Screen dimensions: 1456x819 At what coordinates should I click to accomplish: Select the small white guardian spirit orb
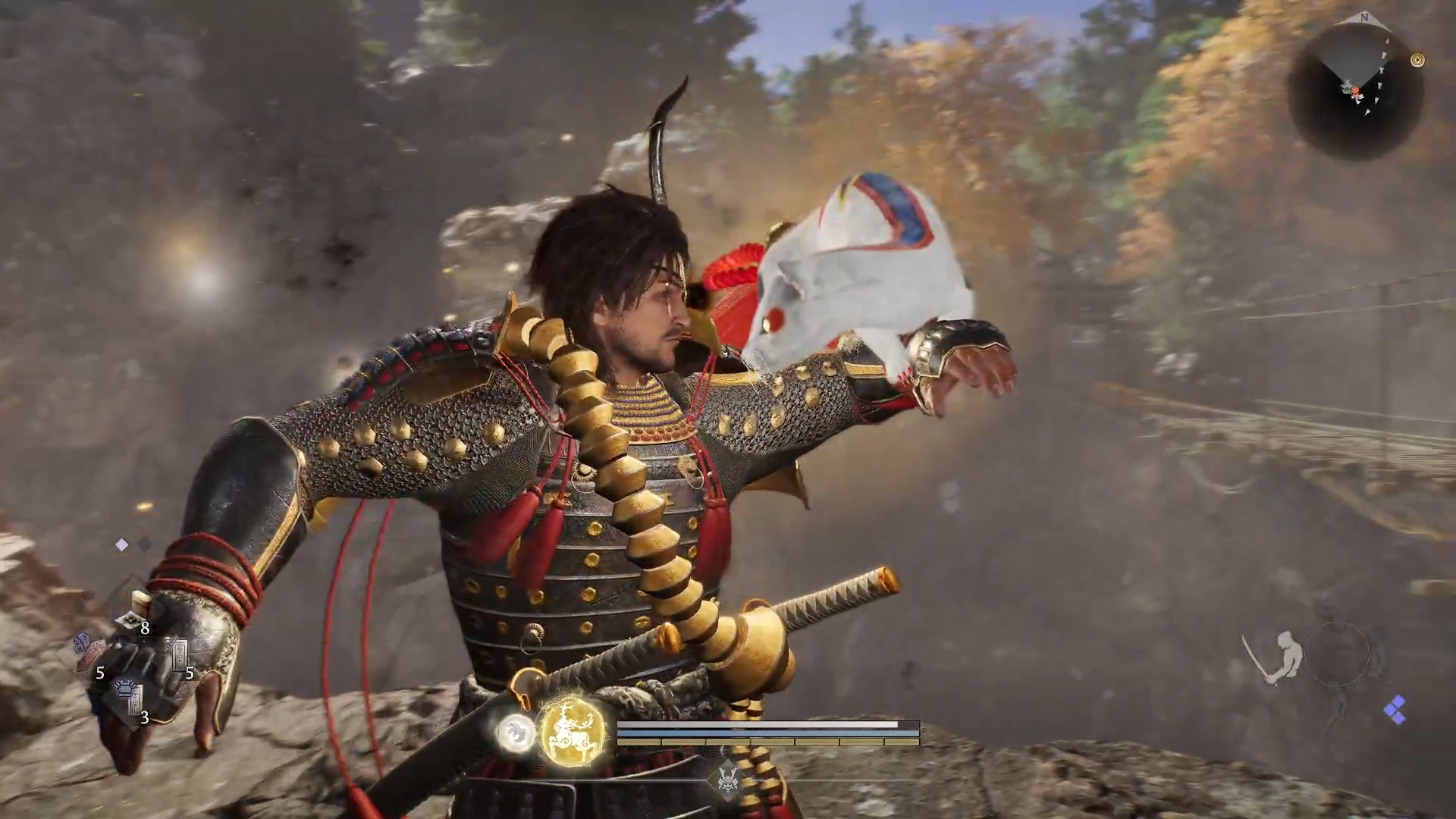pos(515,732)
